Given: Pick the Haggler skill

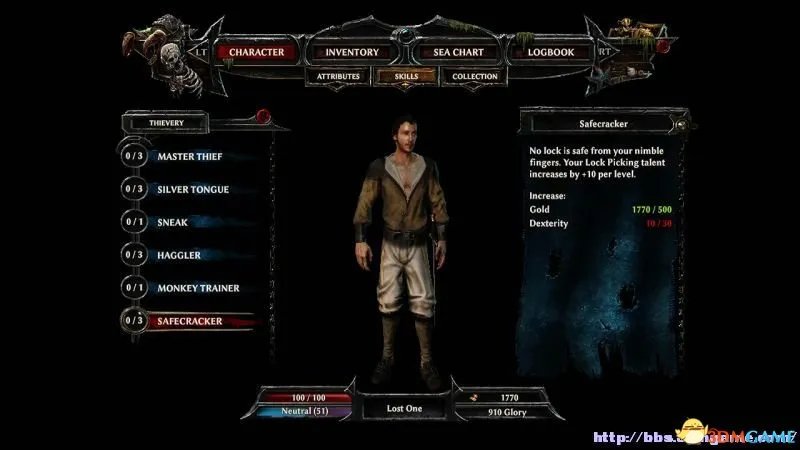Looking at the screenshot, I should click(x=178, y=255).
